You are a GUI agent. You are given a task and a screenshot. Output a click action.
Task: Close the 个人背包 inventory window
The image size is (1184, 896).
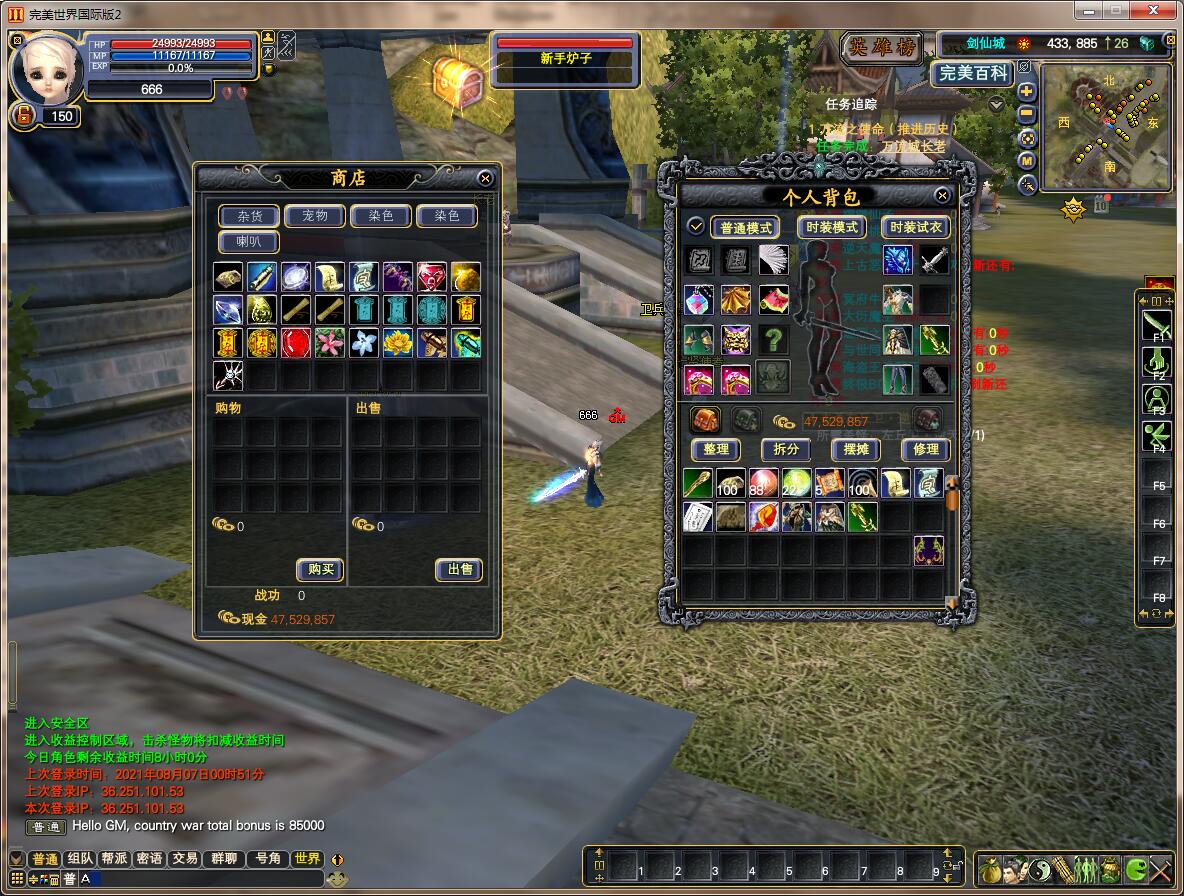pyautogui.click(x=942, y=196)
